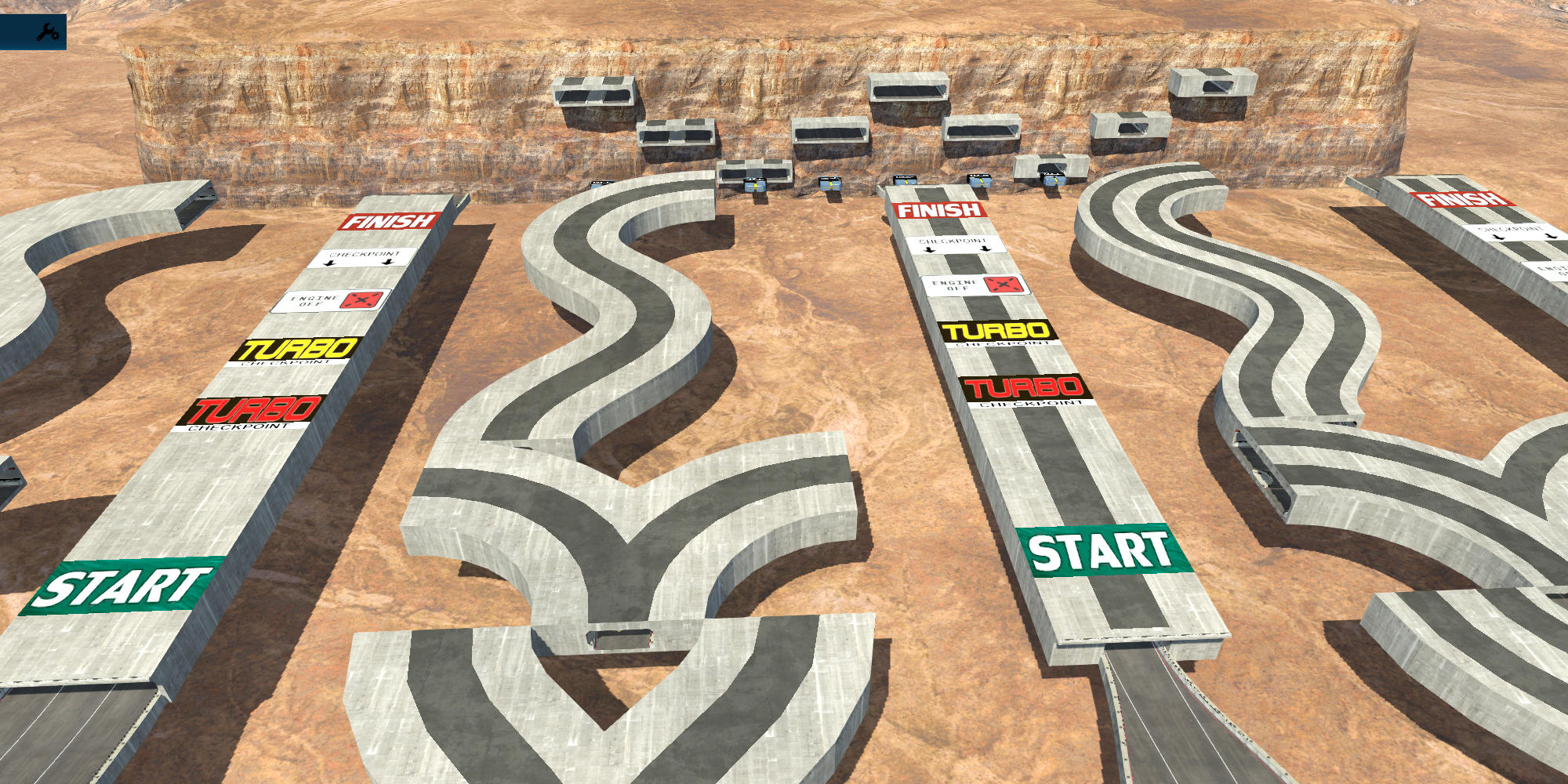
Task: Open the wrench tools menu
Action: [48, 32]
